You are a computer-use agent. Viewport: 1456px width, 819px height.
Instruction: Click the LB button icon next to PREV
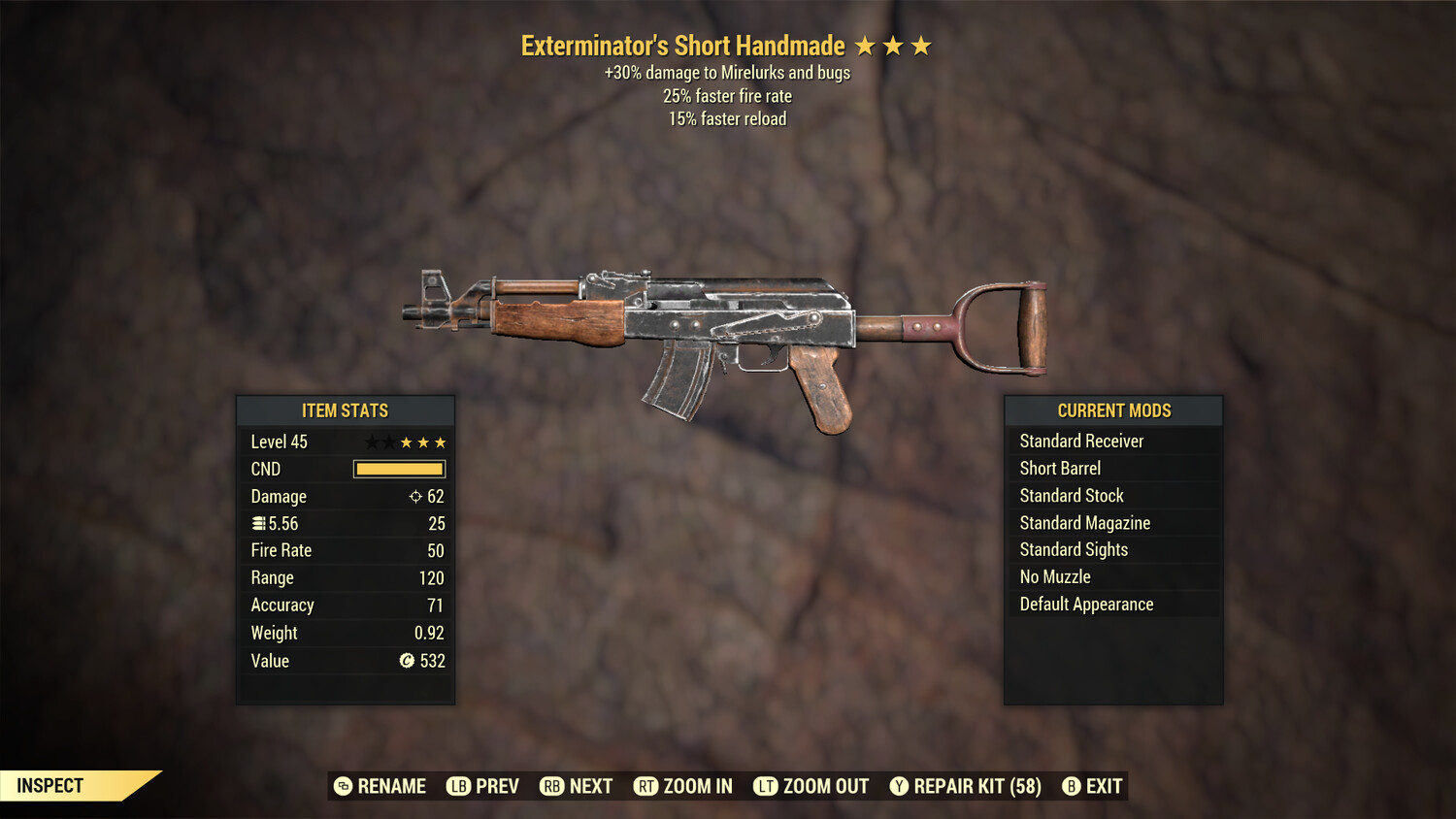point(456,786)
